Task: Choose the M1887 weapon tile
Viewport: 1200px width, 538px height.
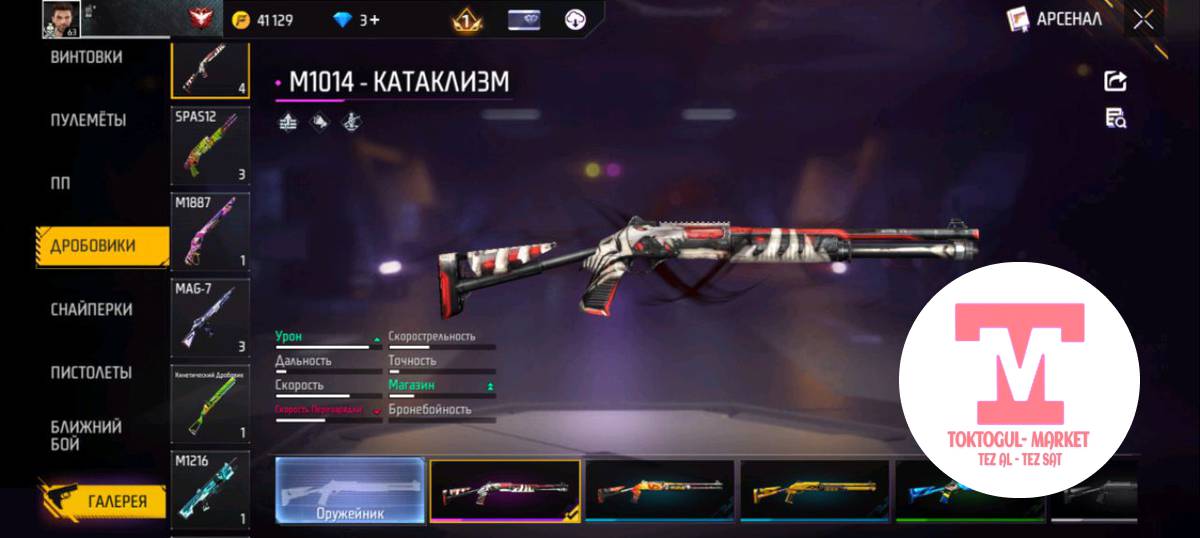Action: [210, 230]
